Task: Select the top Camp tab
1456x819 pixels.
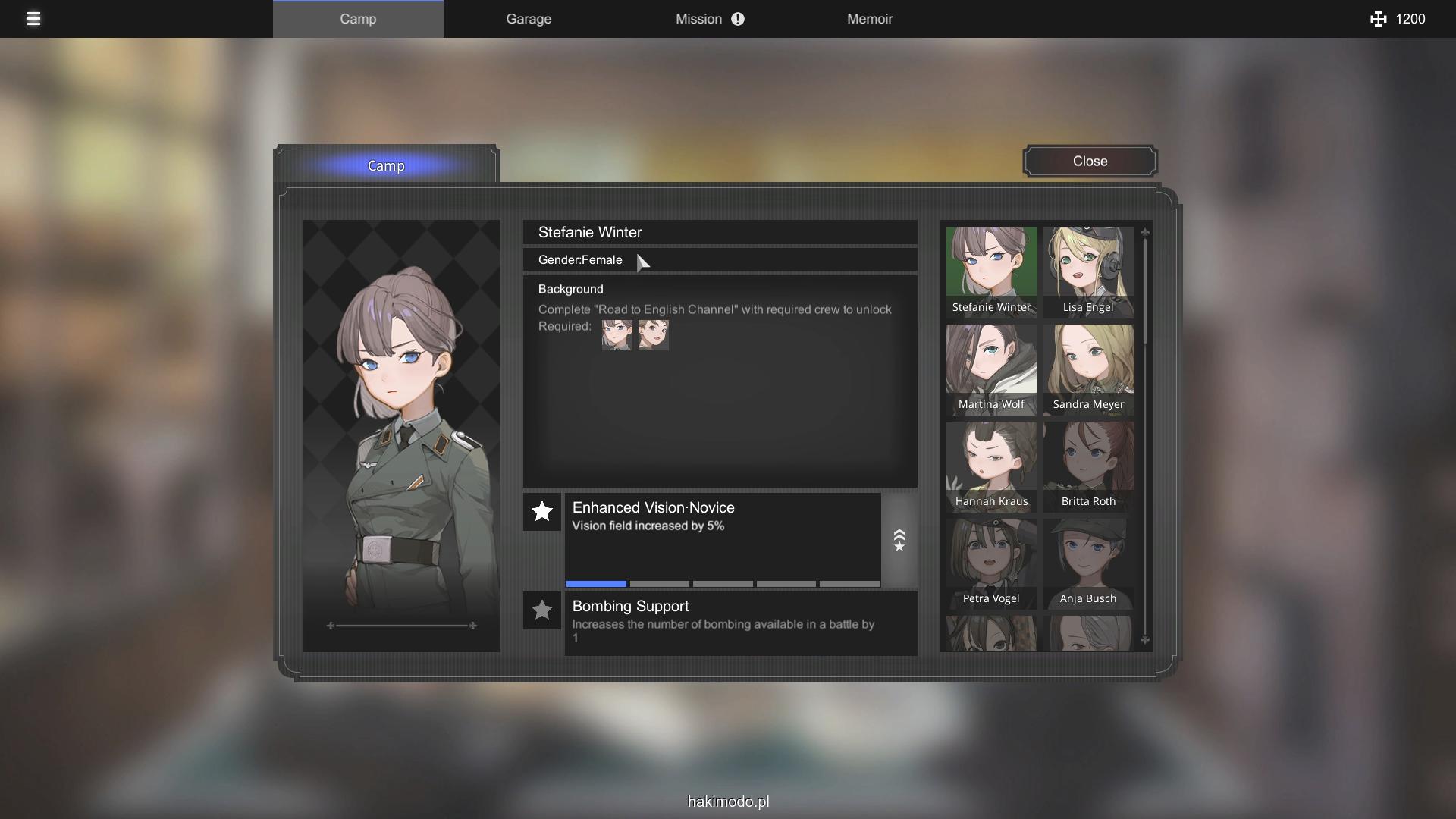Action: tap(358, 19)
